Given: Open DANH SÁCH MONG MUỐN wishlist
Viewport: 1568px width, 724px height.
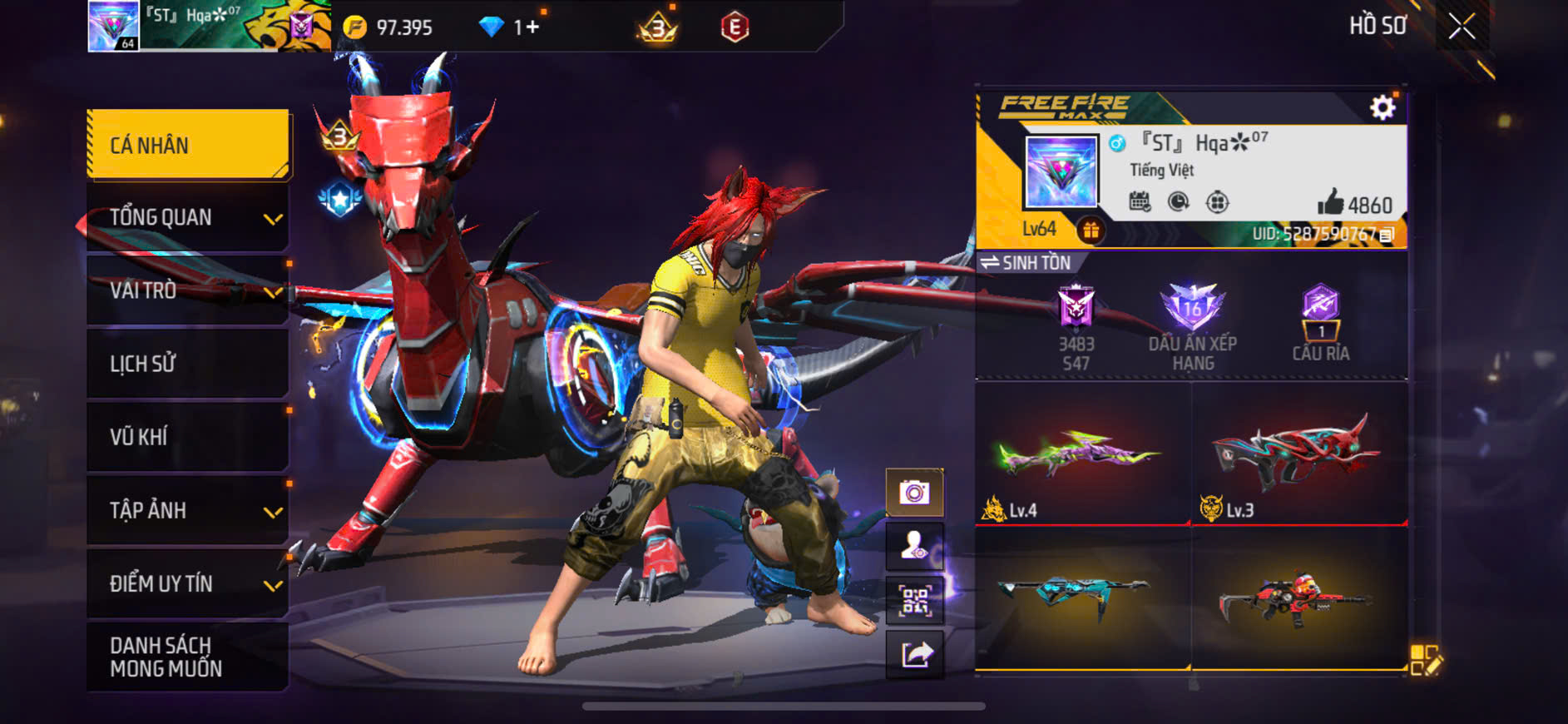Looking at the screenshot, I should pos(188,657).
